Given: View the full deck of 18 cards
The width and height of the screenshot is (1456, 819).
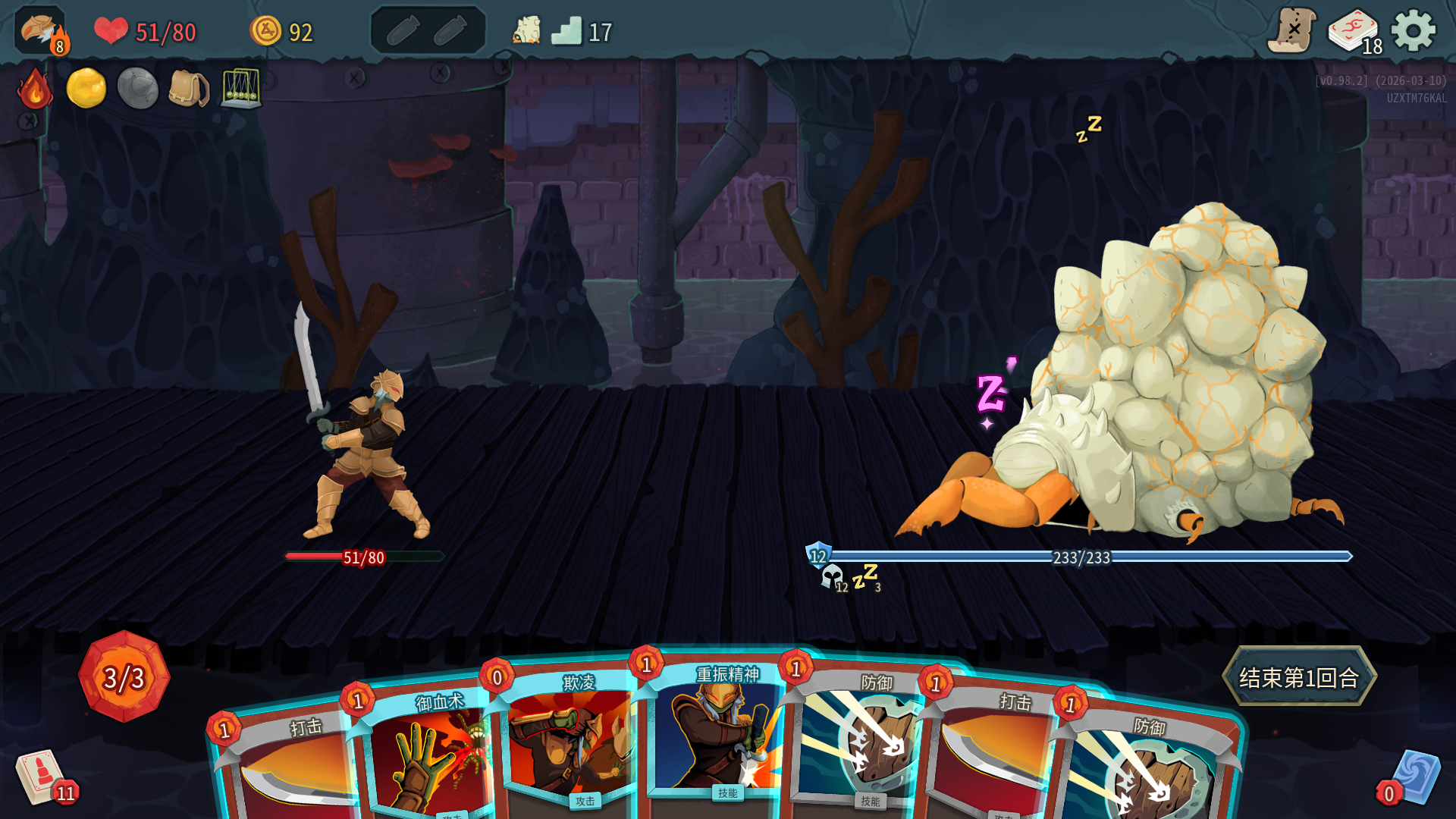Looking at the screenshot, I should pyautogui.click(x=1354, y=32).
